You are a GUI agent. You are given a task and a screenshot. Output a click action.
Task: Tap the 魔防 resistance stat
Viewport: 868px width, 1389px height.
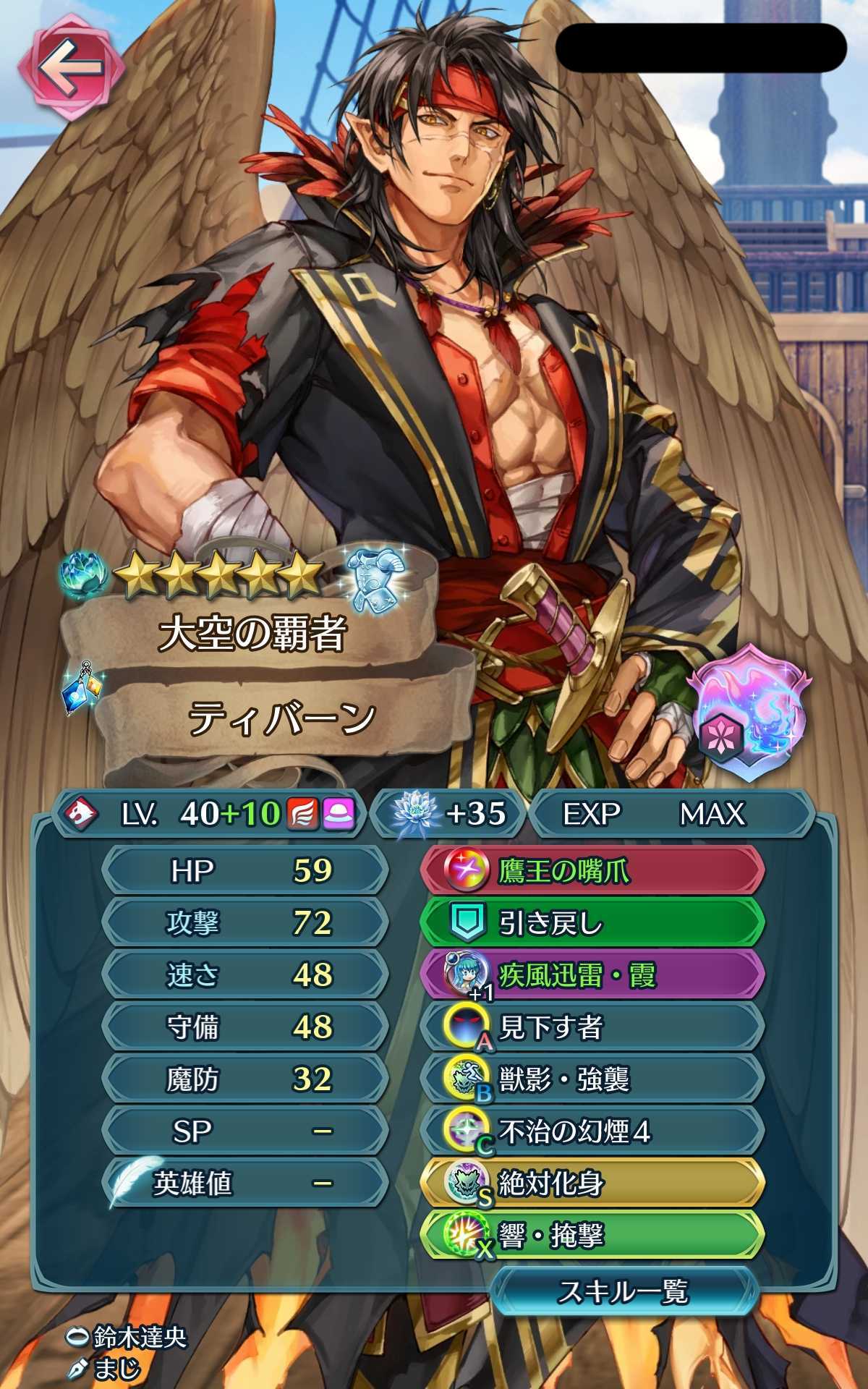point(244,1079)
